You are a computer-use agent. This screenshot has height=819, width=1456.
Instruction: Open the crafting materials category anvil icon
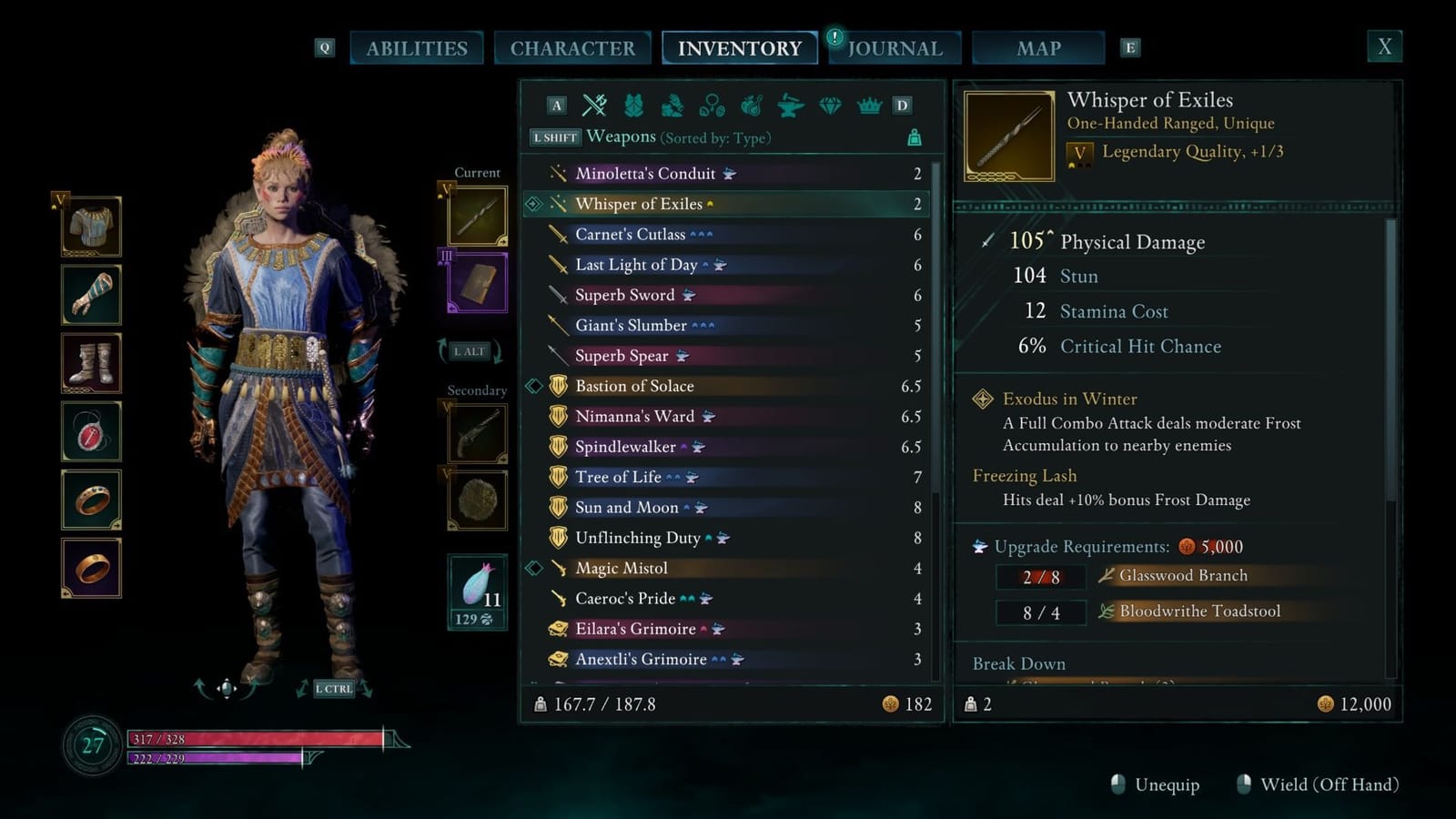(791, 106)
